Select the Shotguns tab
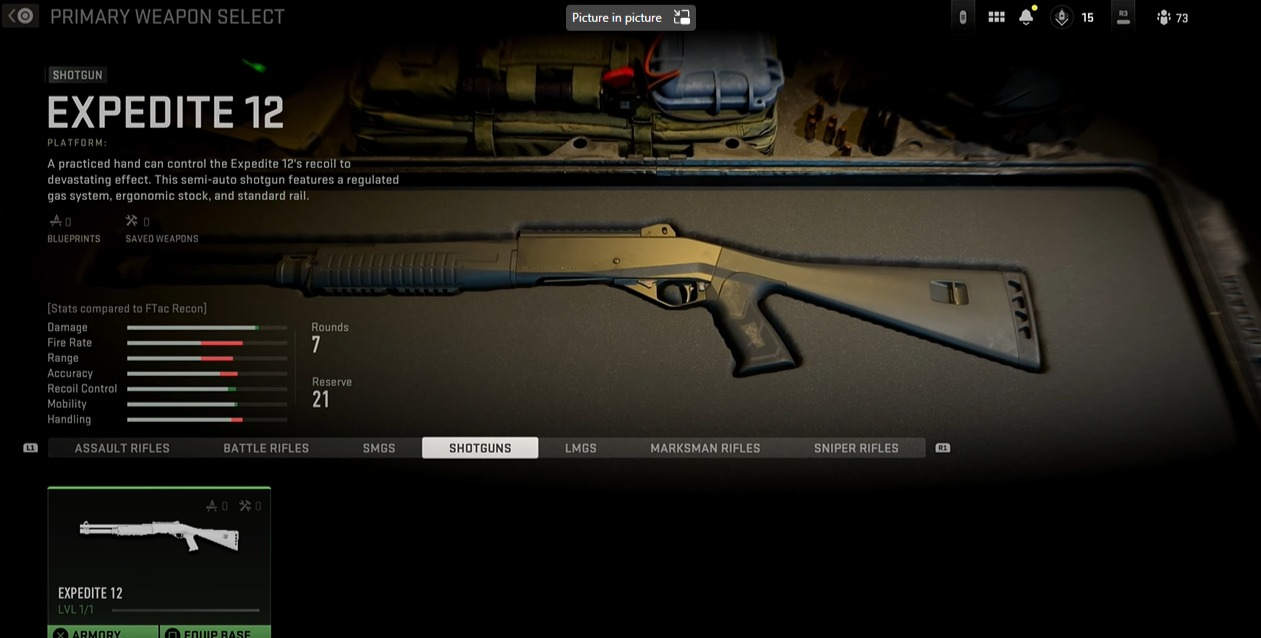 tap(480, 448)
